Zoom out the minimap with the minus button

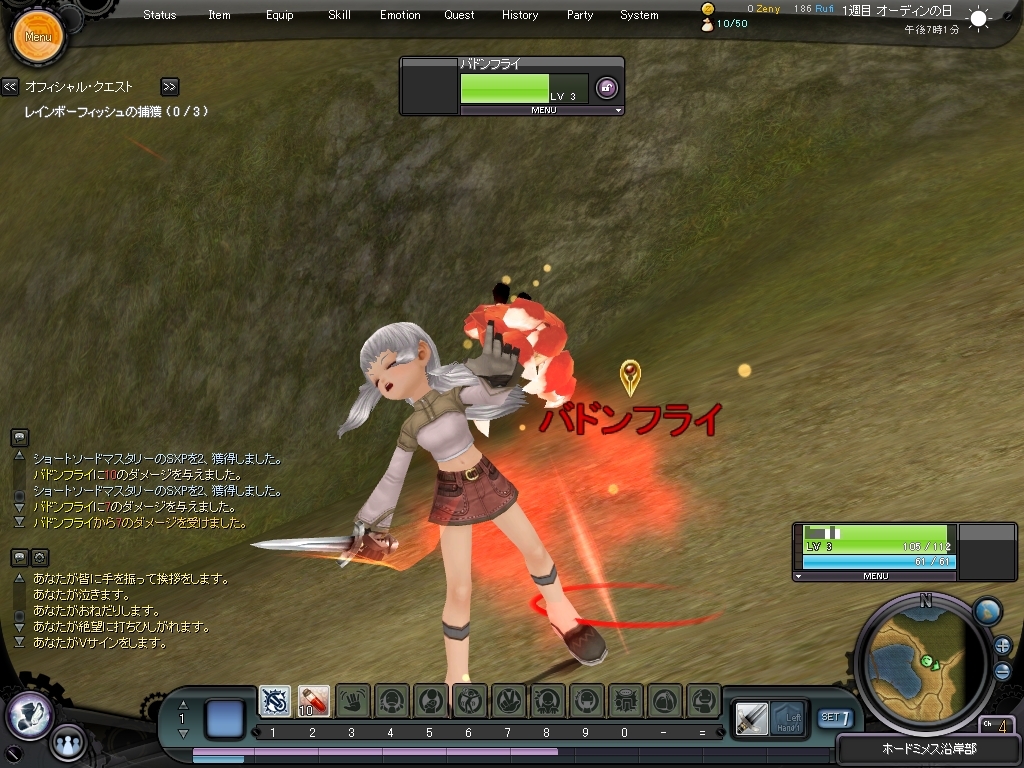click(1002, 671)
